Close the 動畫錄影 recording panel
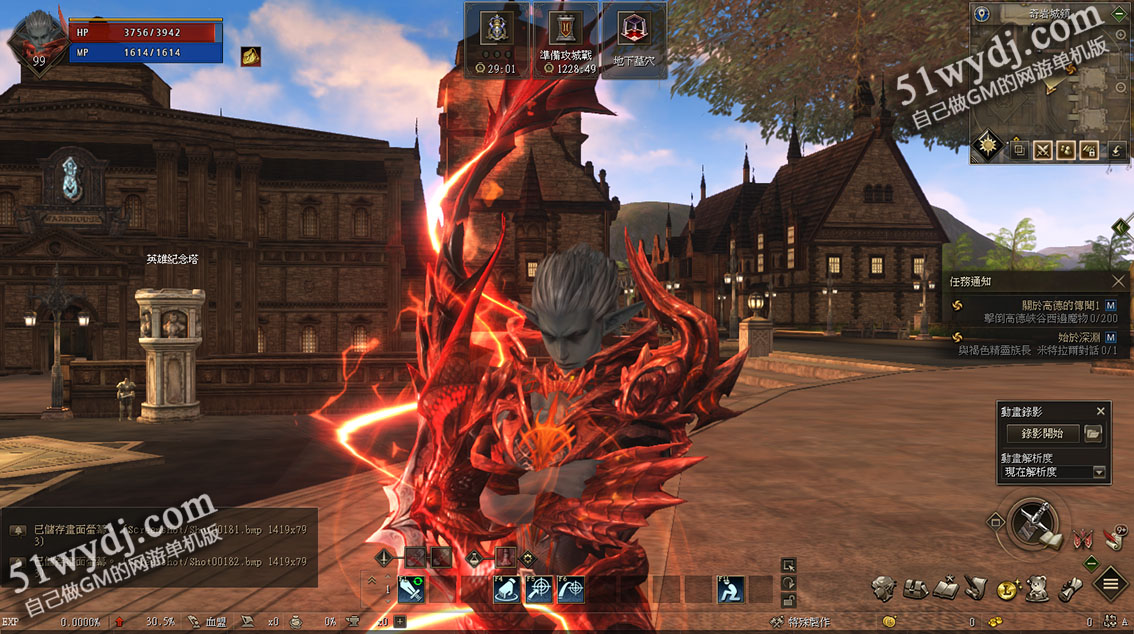 click(x=1101, y=411)
